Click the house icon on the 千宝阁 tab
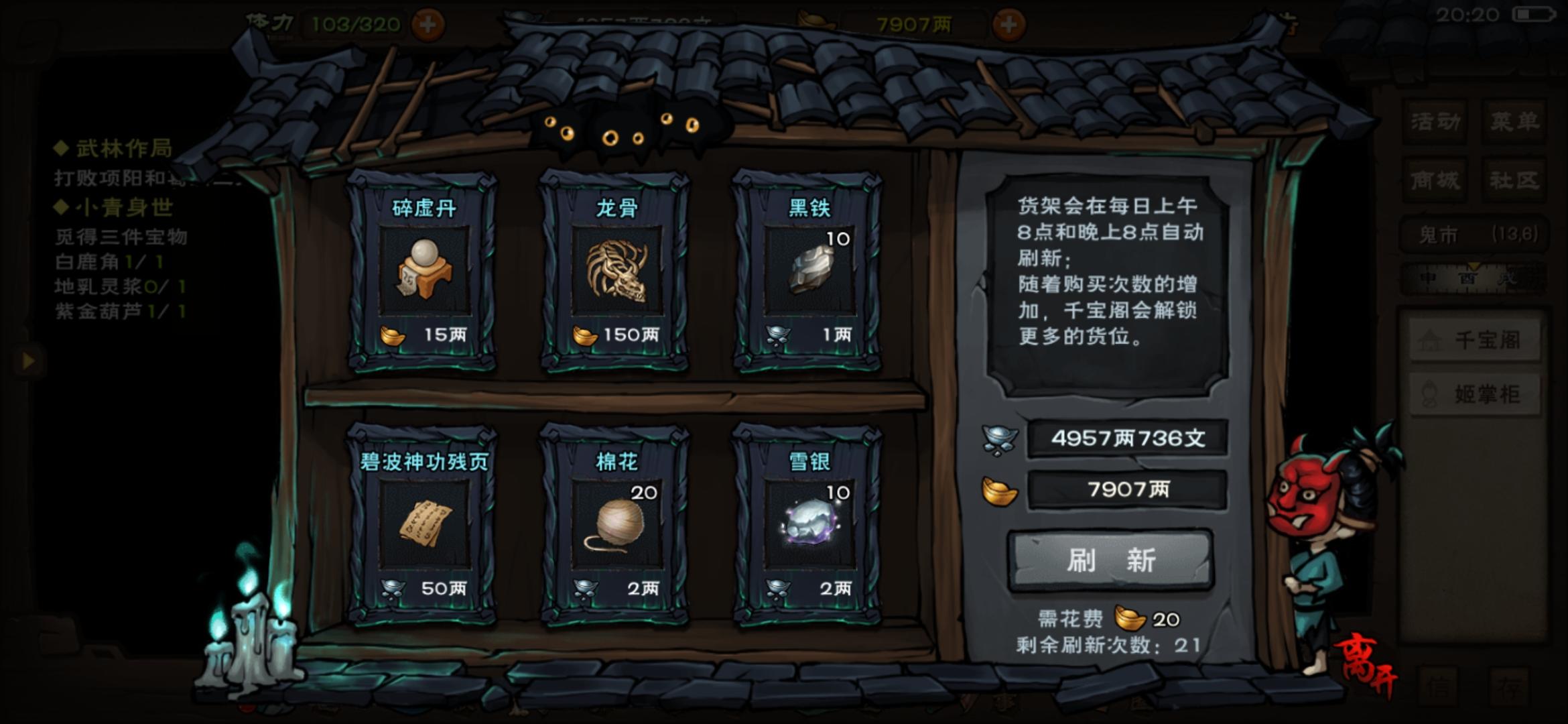 1429,339
